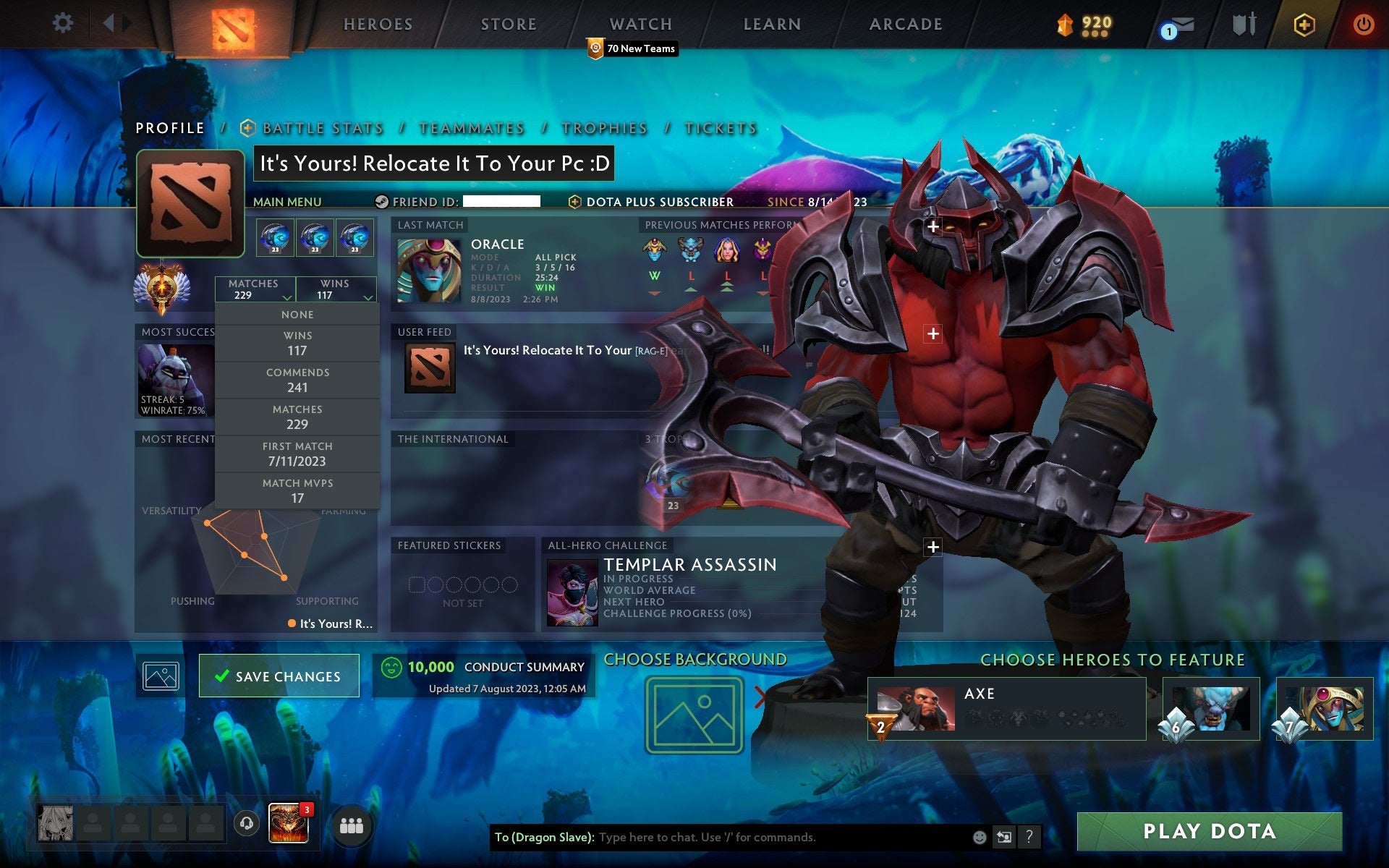Click the power exit icon
1389x868 pixels.
[x=1362, y=23]
